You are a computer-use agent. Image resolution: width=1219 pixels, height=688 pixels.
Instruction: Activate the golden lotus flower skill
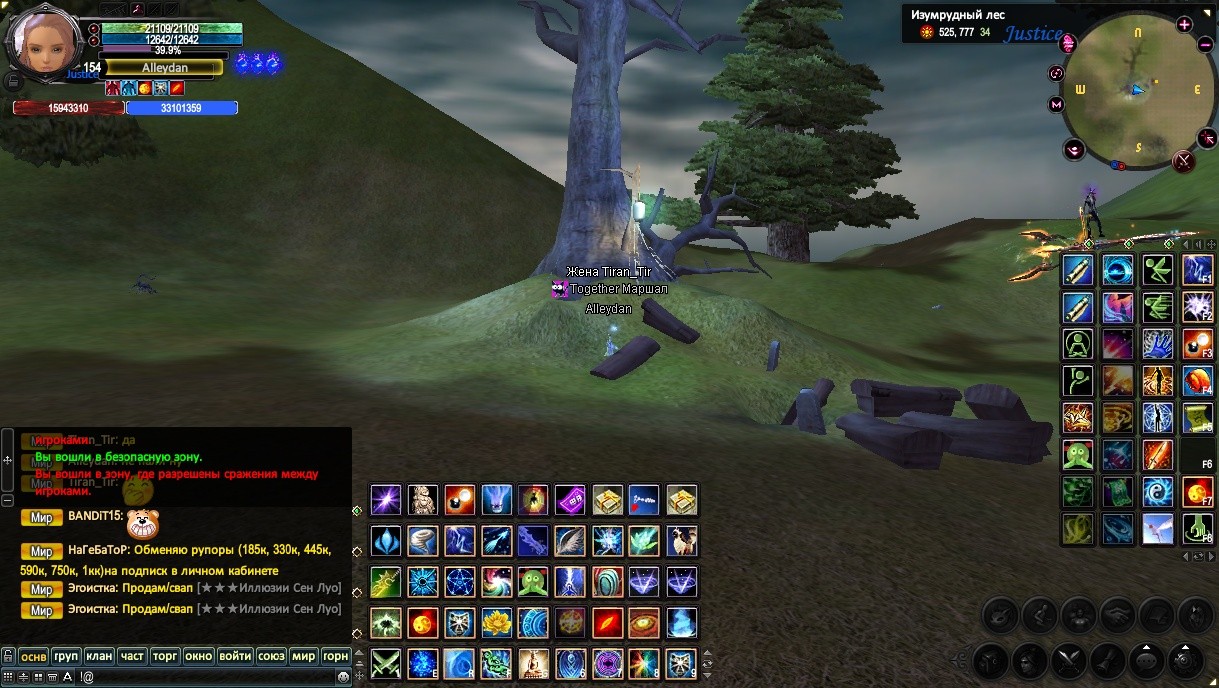point(496,623)
